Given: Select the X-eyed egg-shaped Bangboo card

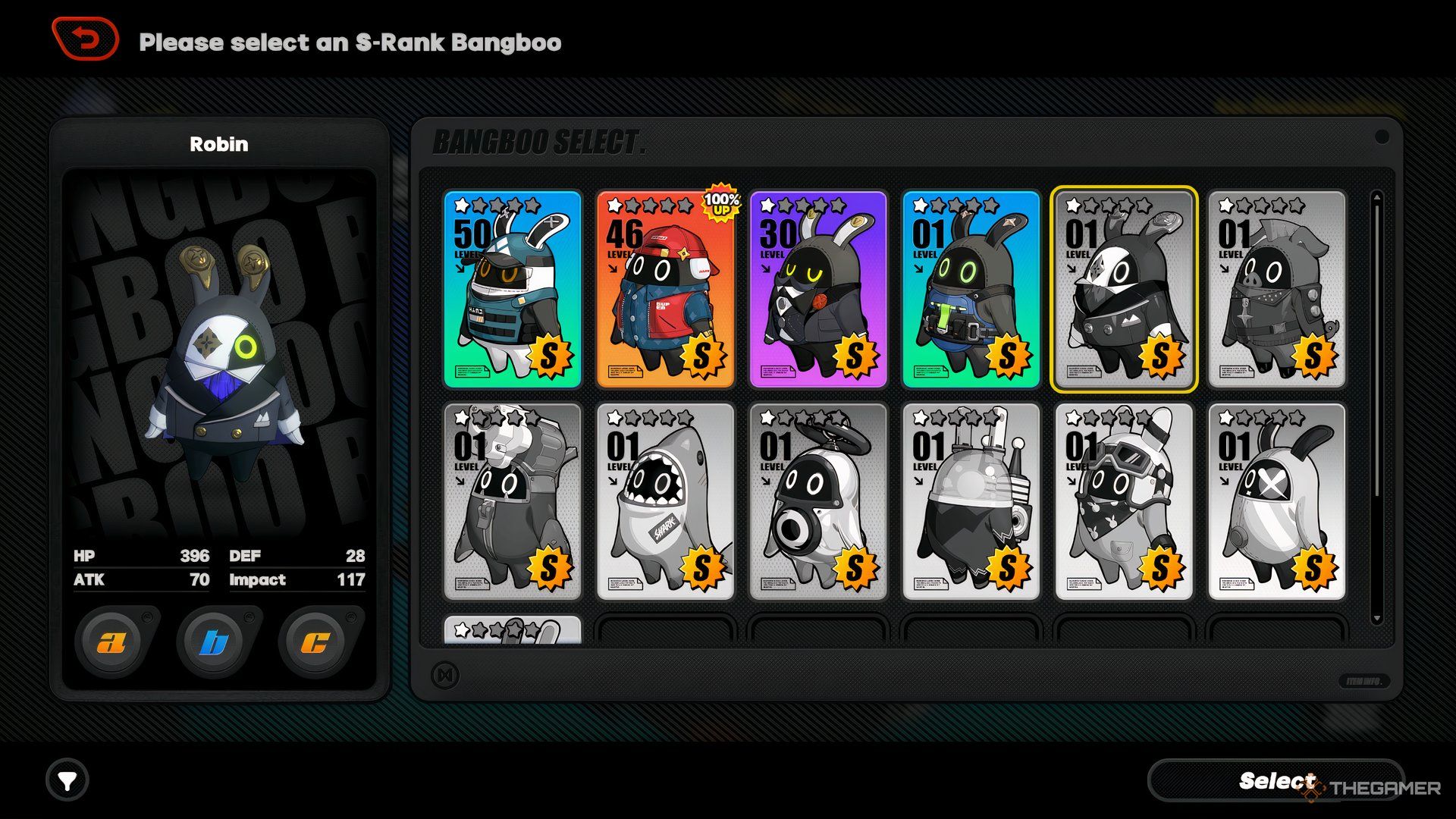Looking at the screenshot, I should [1276, 501].
